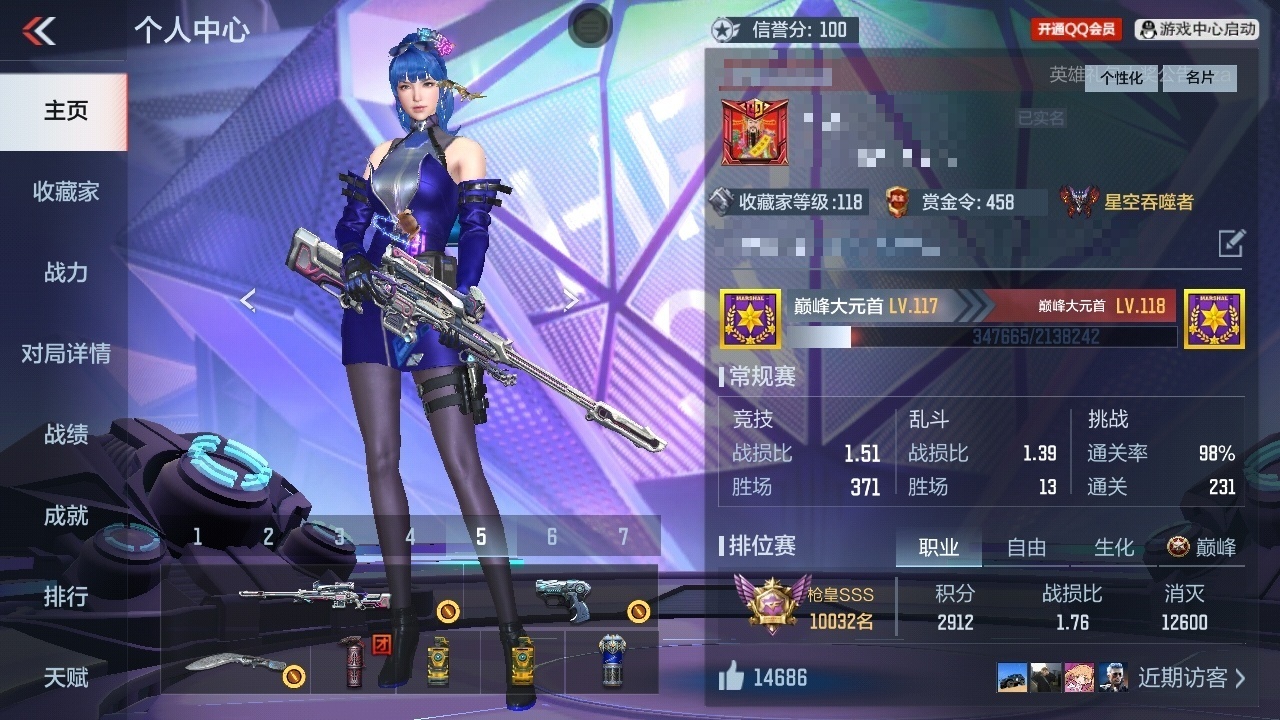The width and height of the screenshot is (1280, 720).
Task: Click the 游戏中心启动 button
Action: 1198,29
